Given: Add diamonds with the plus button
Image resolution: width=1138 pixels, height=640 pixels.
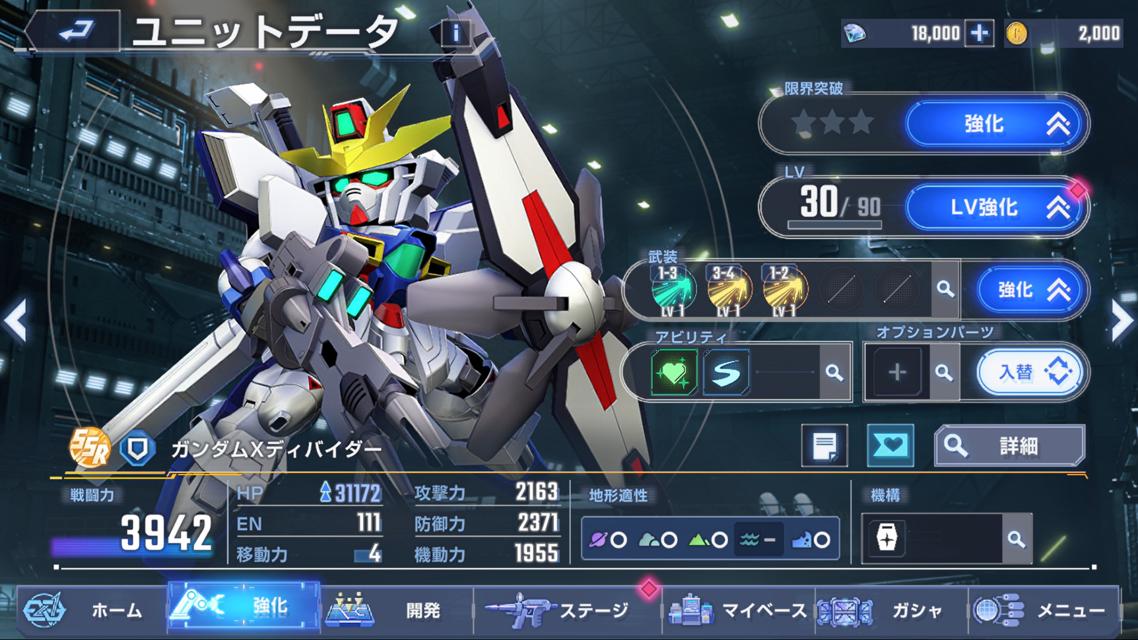Looking at the screenshot, I should point(978,33).
